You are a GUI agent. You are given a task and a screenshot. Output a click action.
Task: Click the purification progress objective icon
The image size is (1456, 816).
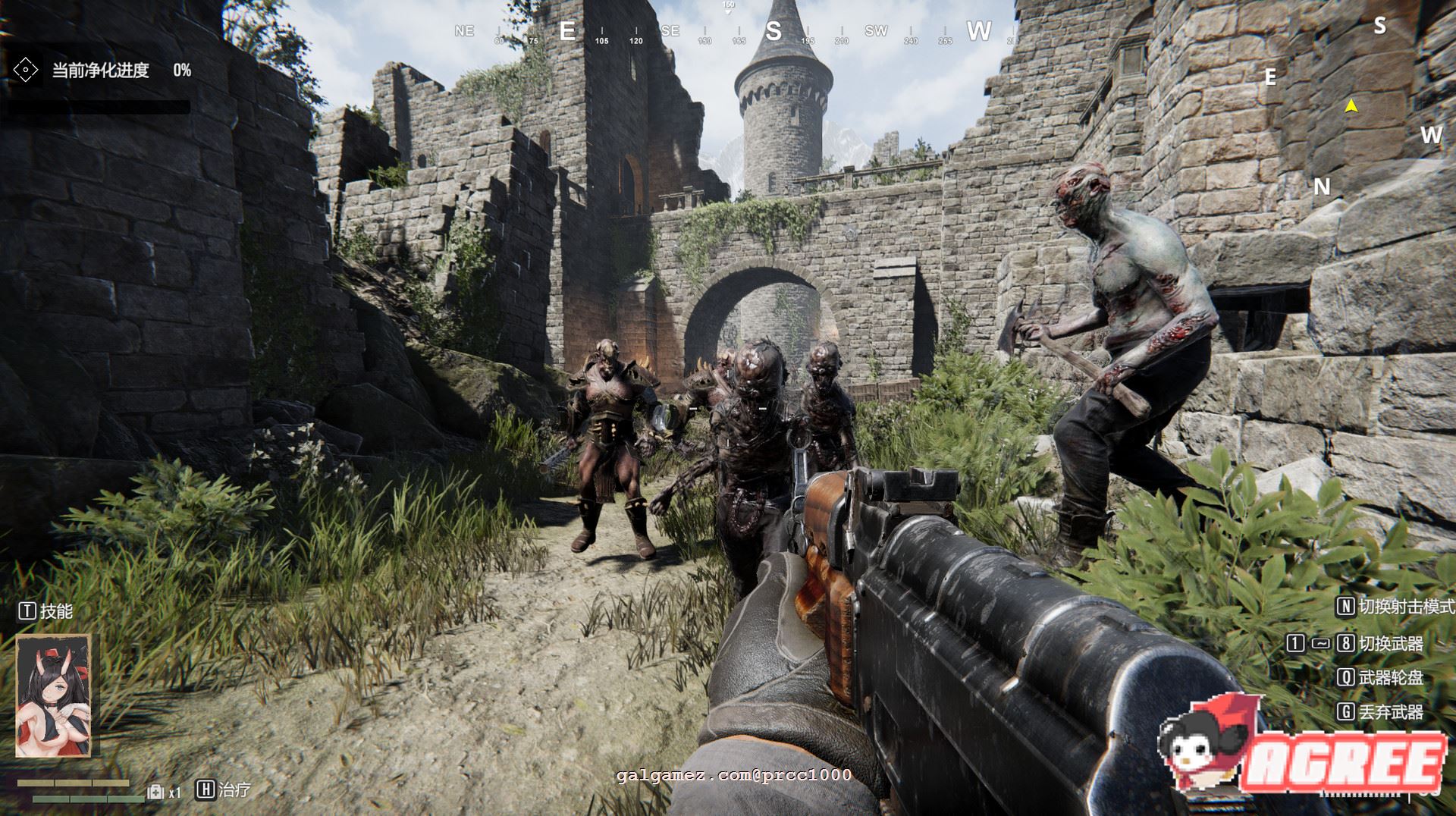pos(26,71)
